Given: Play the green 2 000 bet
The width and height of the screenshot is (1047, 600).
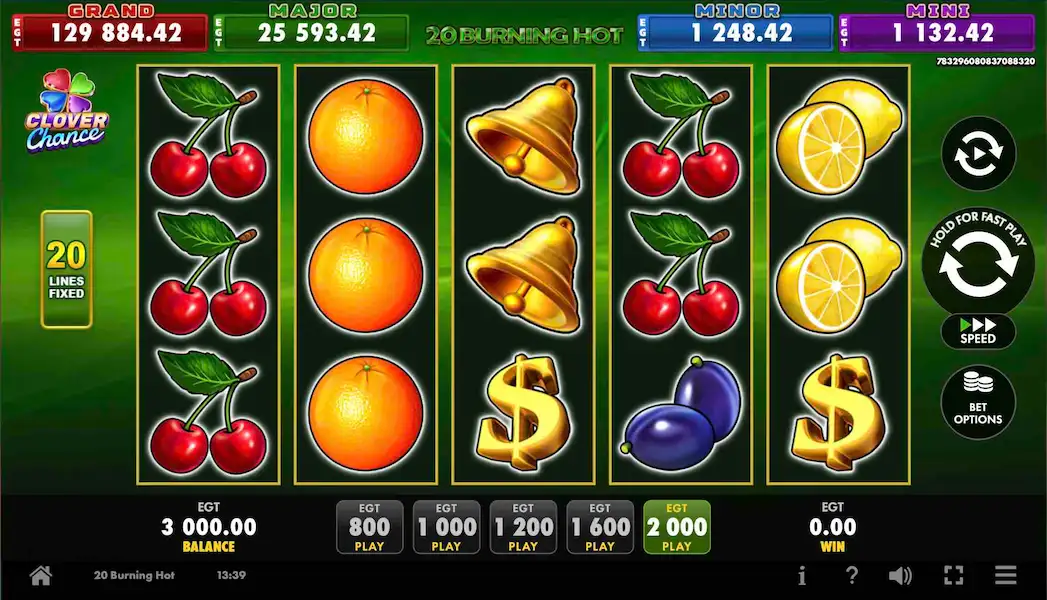Looking at the screenshot, I should point(677,527).
